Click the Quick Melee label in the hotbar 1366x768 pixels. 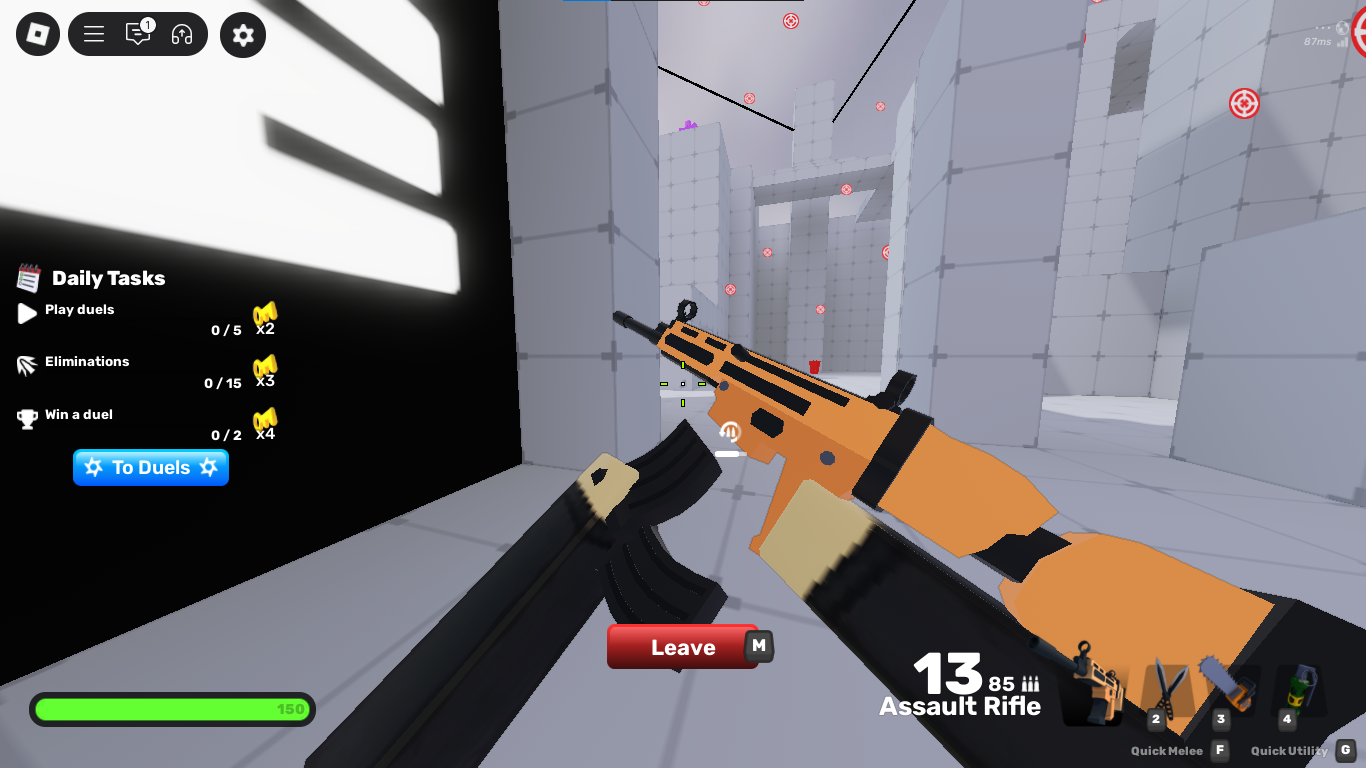point(1166,750)
